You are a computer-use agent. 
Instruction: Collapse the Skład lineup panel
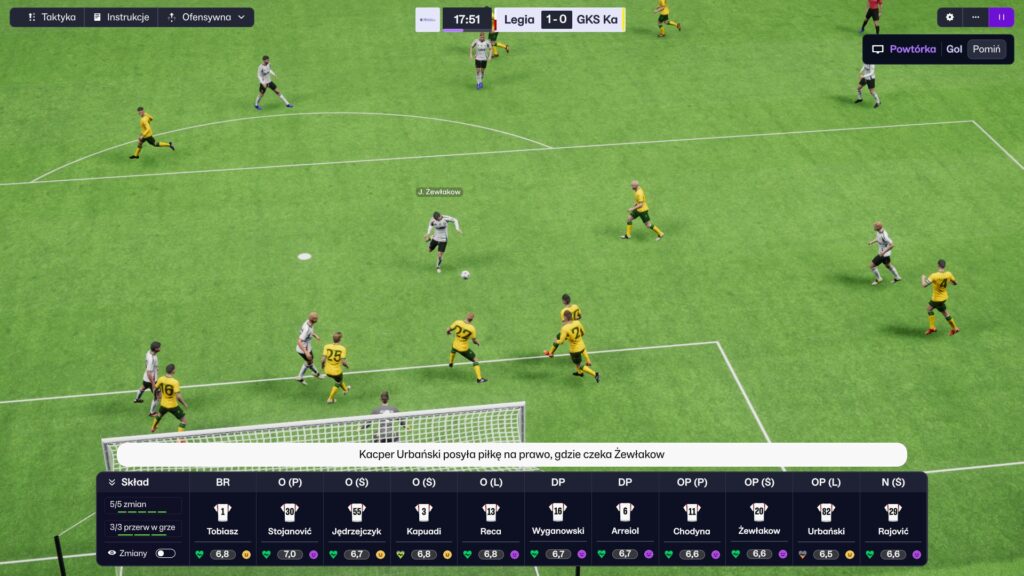pos(112,482)
